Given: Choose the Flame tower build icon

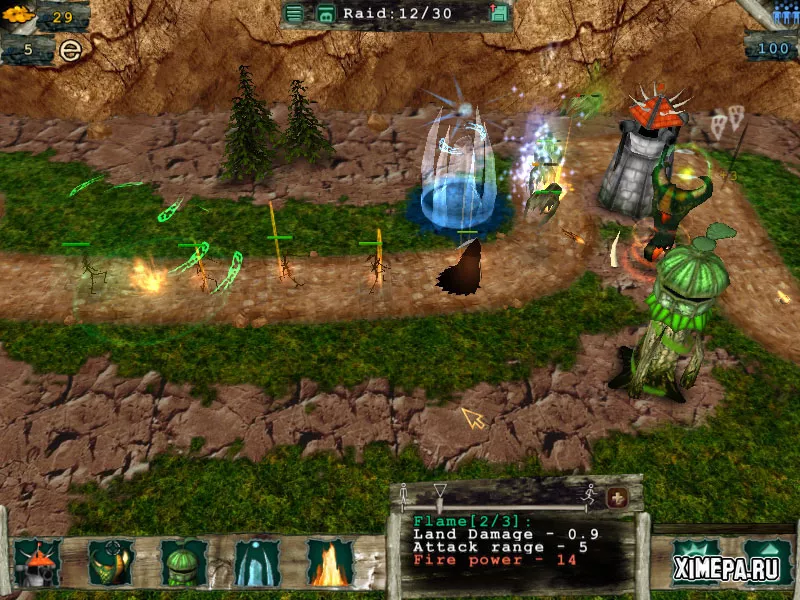Looking at the screenshot, I should pyautogui.click(x=330, y=563).
